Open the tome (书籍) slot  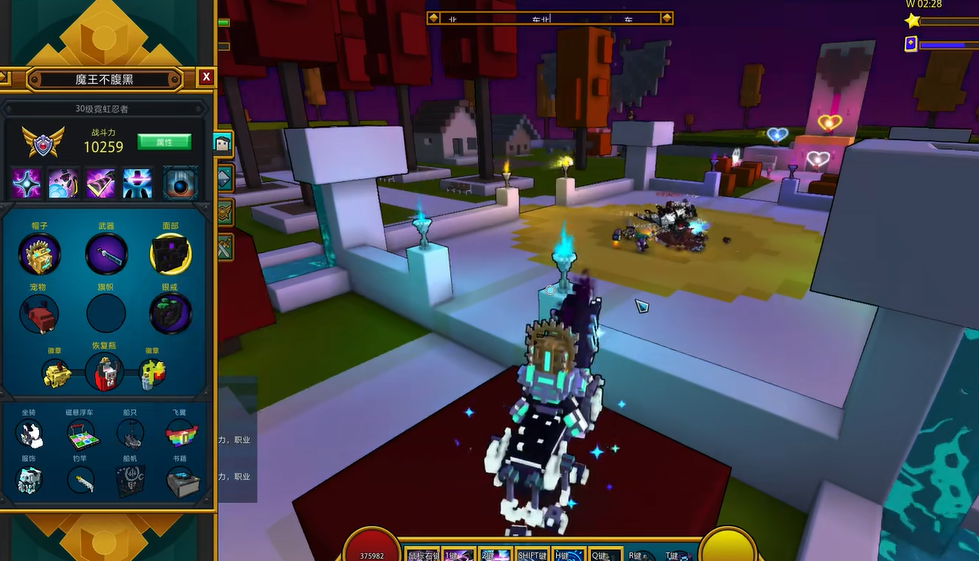[x=180, y=481]
